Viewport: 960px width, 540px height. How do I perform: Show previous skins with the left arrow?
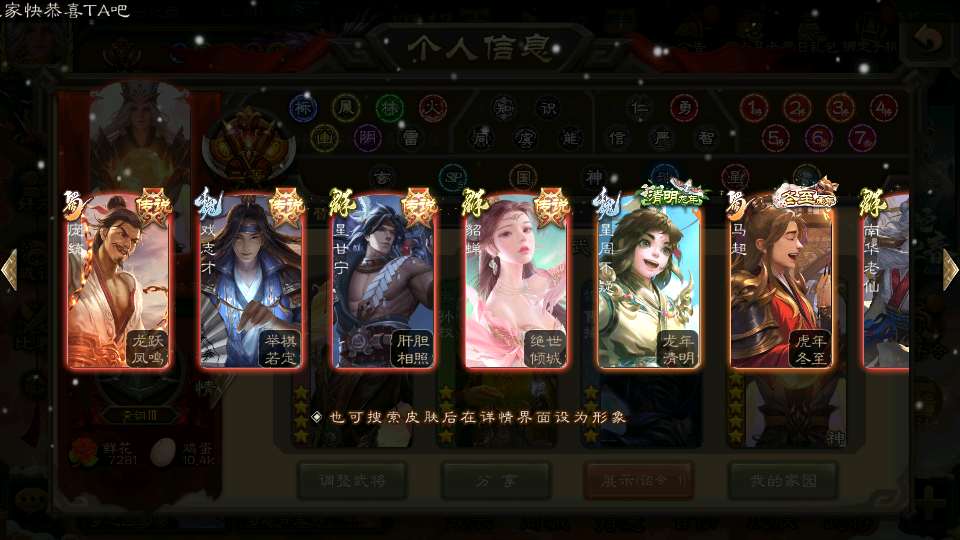9,270
